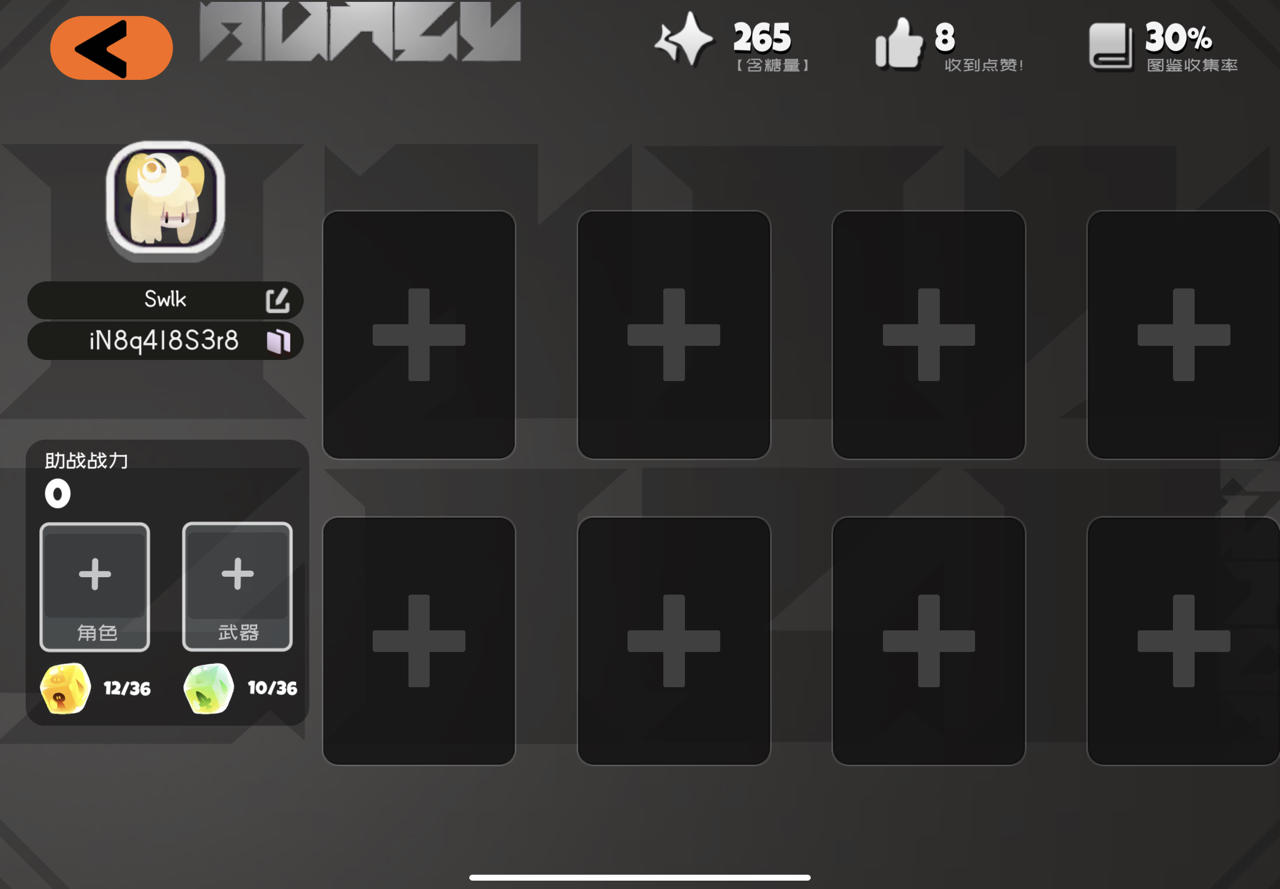Click the candy sparkle icon showing 265 含糖量
Viewport: 1280px width, 889px height.
tap(686, 41)
